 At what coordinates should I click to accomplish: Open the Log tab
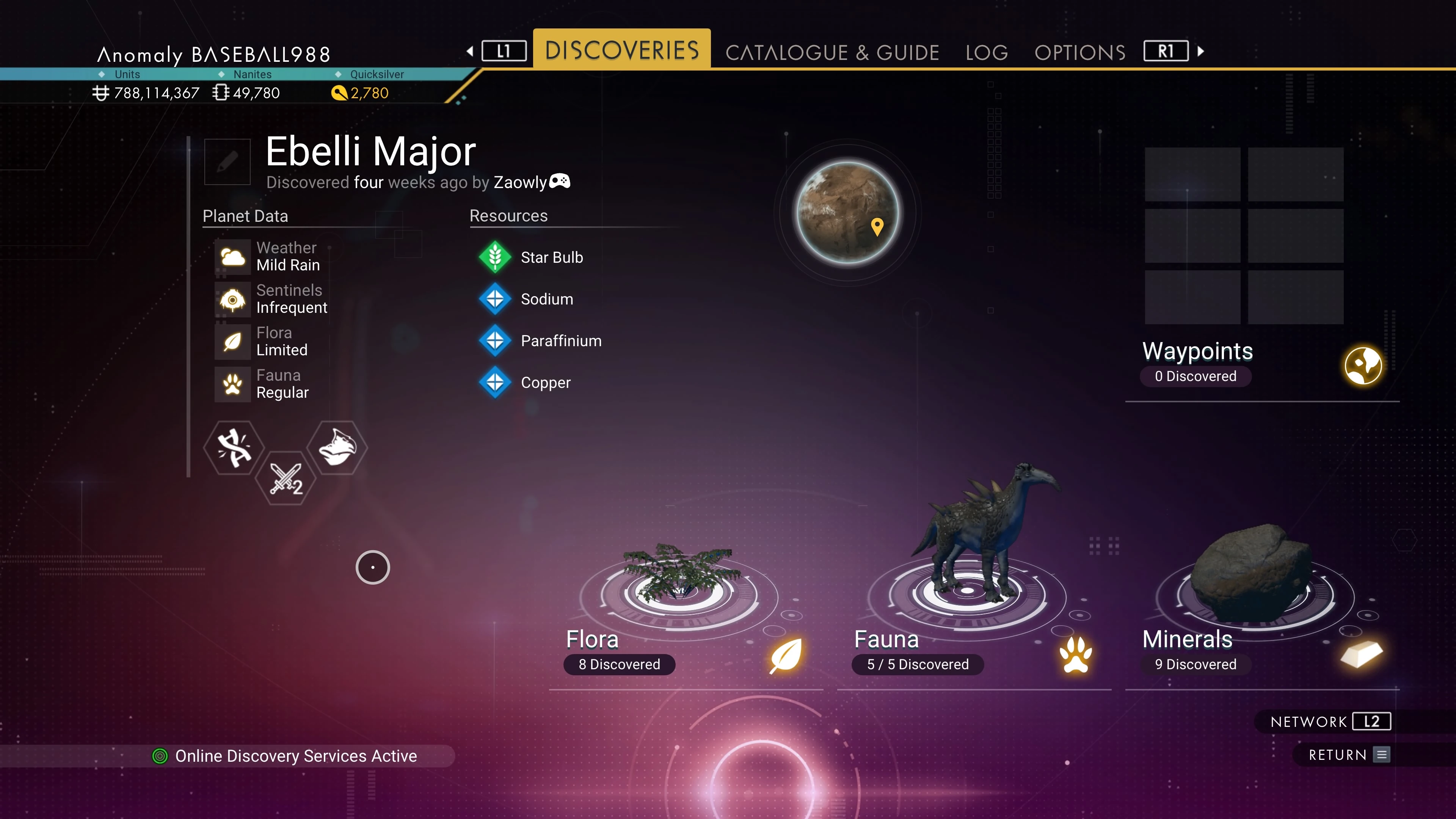coord(986,53)
